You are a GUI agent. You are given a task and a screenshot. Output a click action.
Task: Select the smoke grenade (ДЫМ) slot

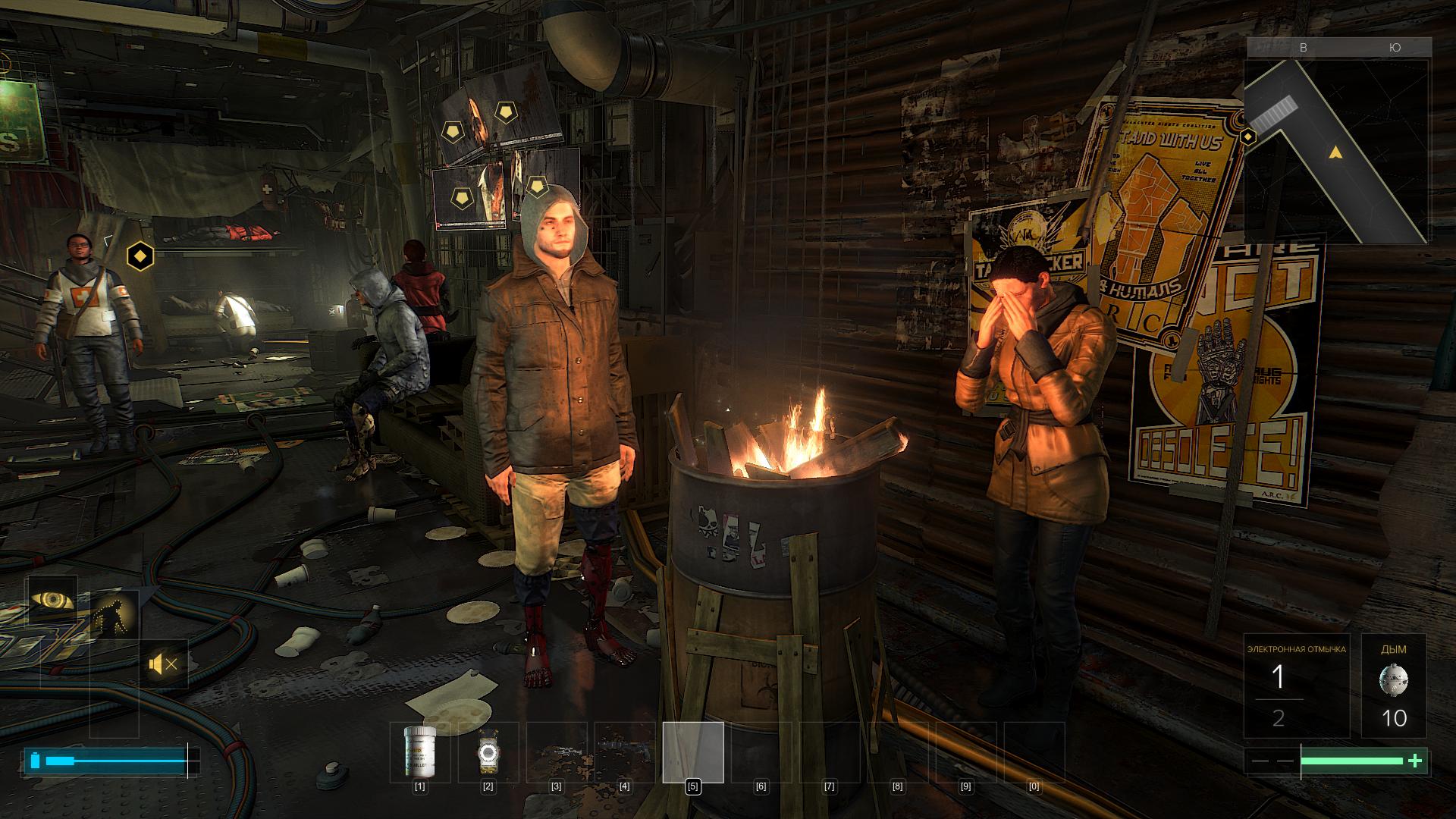[x=1394, y=686]
